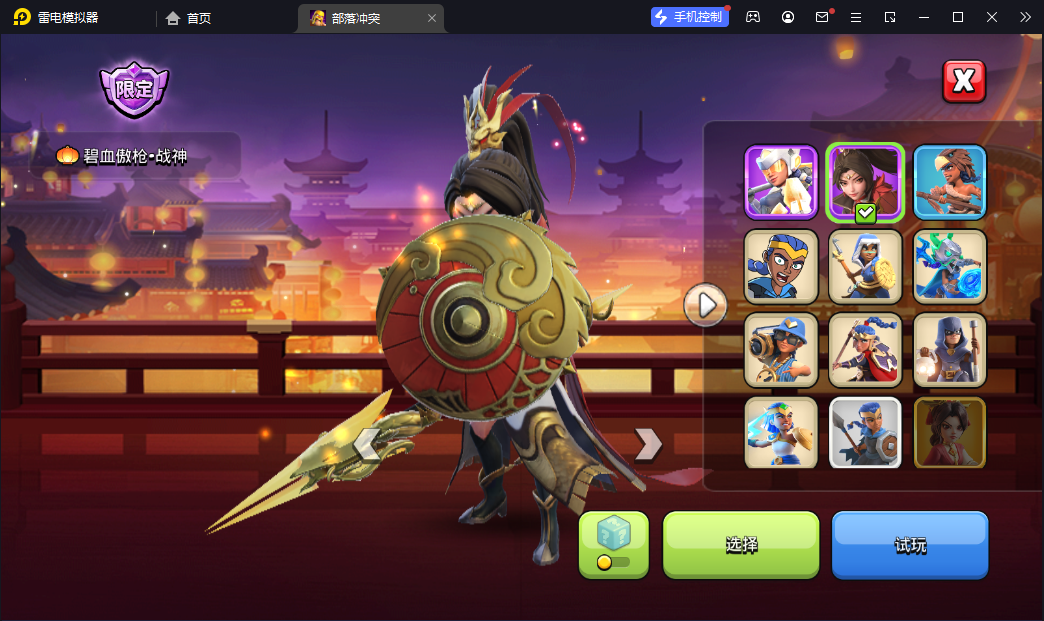Viewport: 1044px width, 621px height.
Task: Pick the skull-masked blue spirit skin
Action: click(949, 266)
